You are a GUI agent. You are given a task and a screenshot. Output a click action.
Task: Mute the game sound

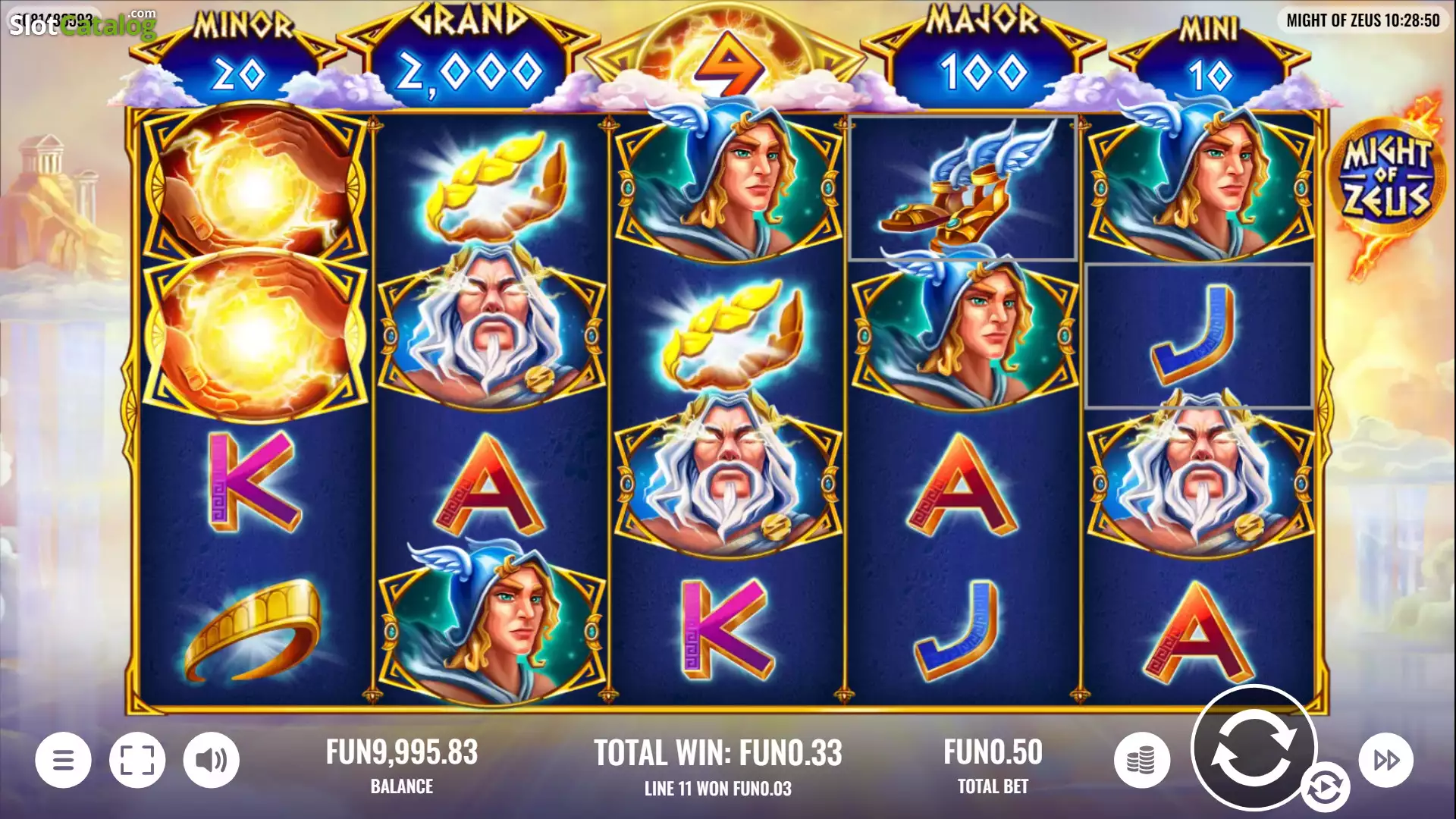(212, 760)
